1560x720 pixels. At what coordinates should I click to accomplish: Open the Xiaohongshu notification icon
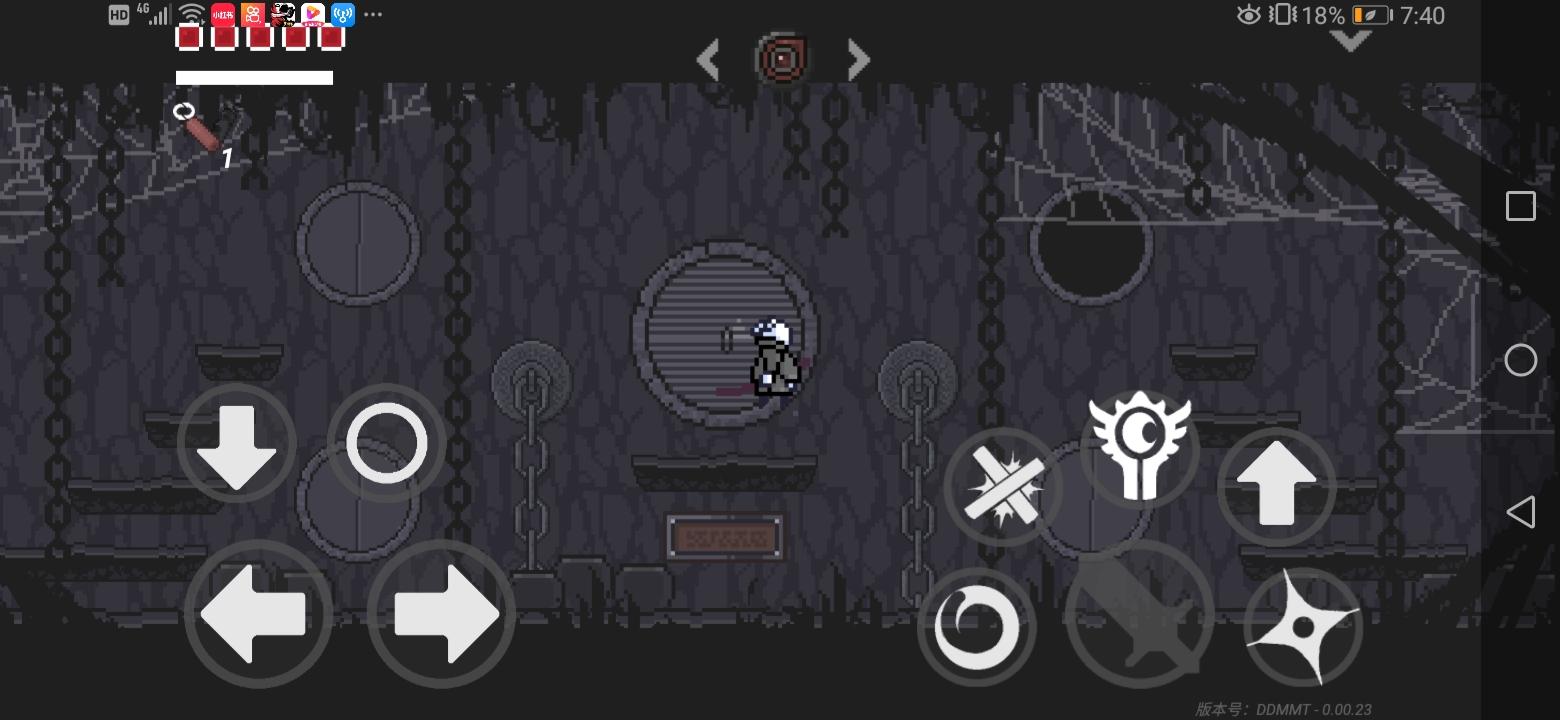click(221, 14)
